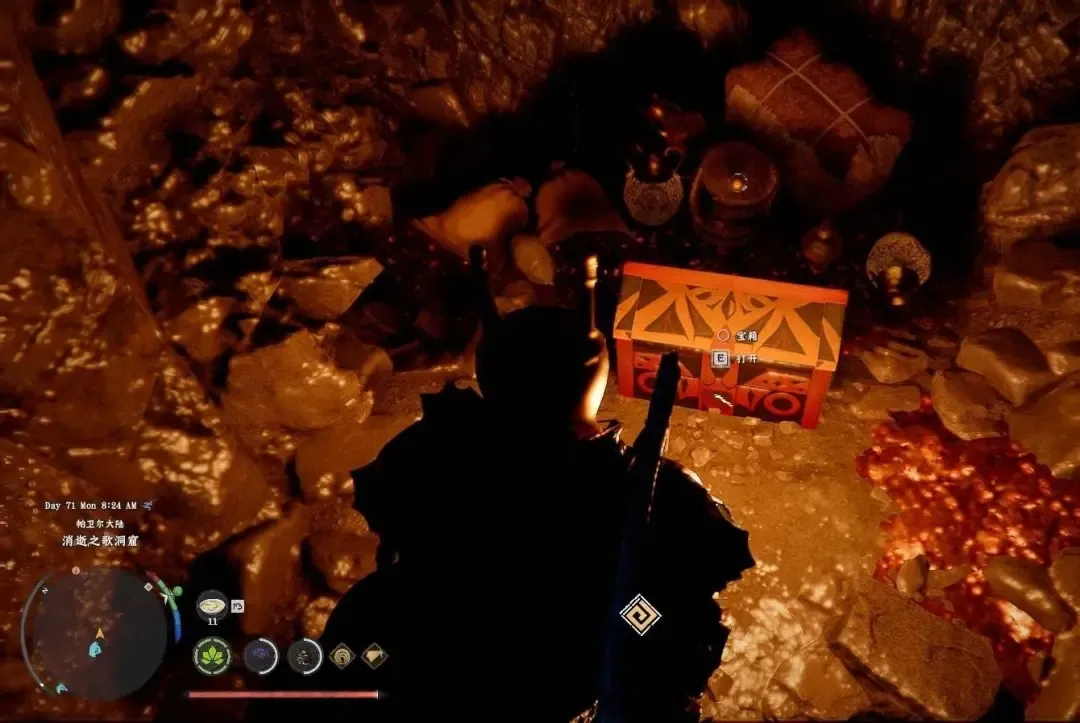The image size is (1080, 723).
Task: Select the food dish slot showing 11
Action: (212, 604)
